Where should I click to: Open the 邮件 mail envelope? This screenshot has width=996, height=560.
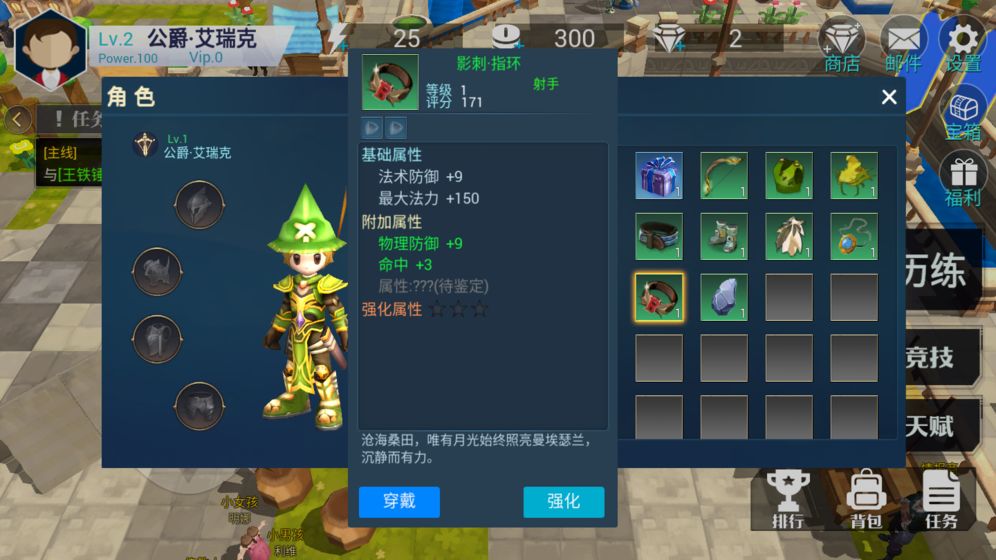coord(903,45)
